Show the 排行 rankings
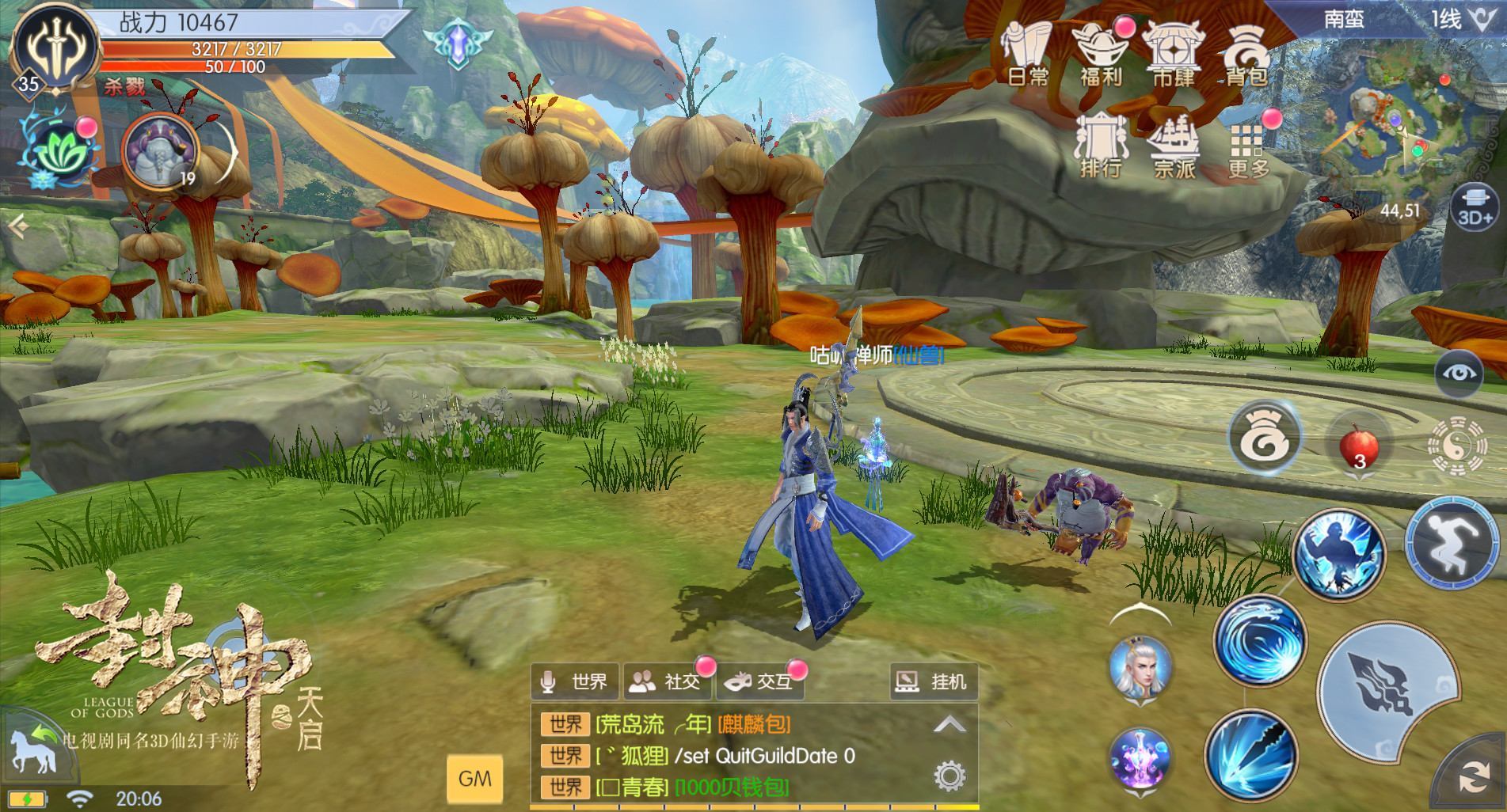Screen dimensions: 1507x812 click(1101, 146)
